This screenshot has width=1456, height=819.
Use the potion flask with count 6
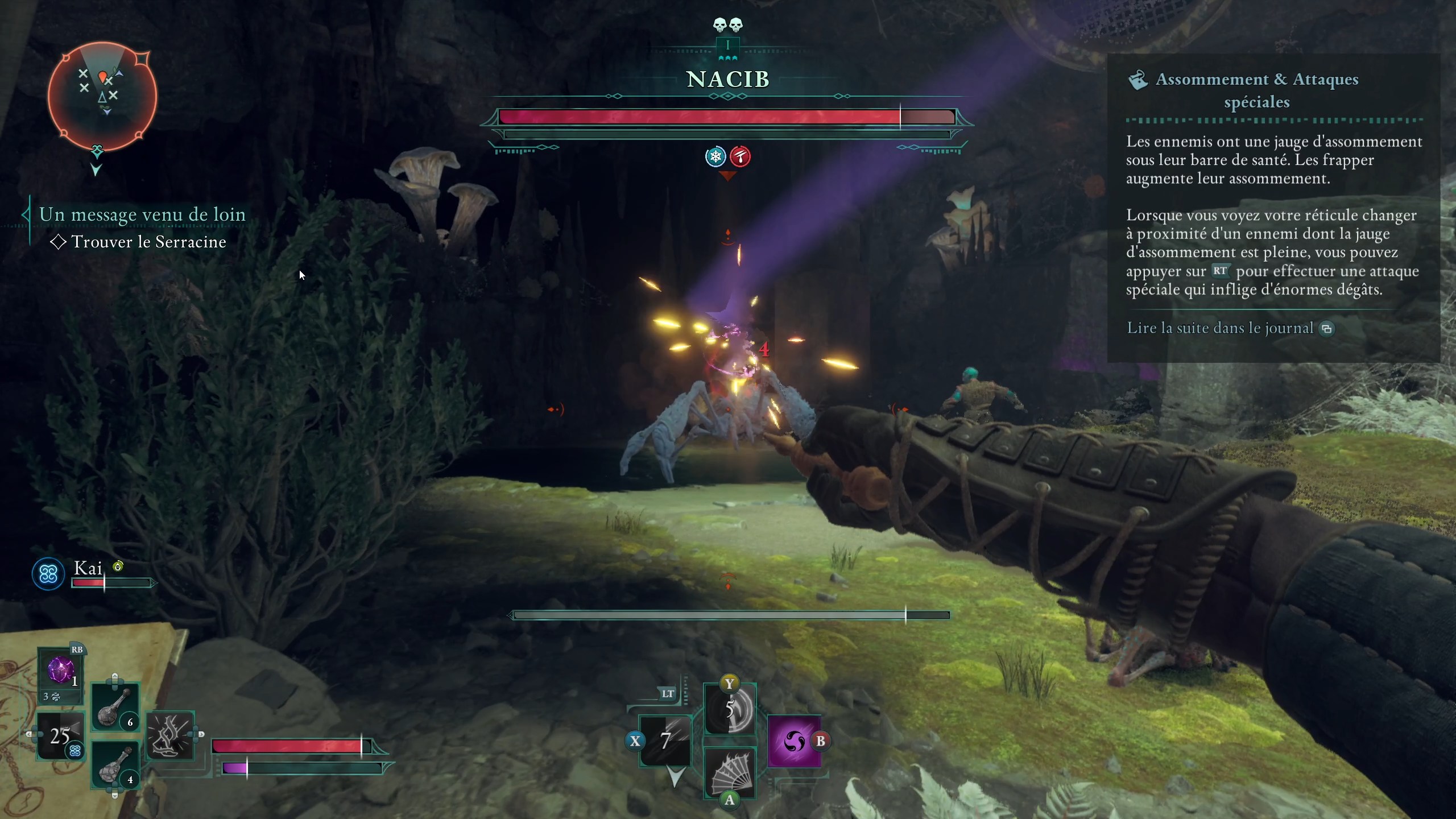(x=115, y=707)
